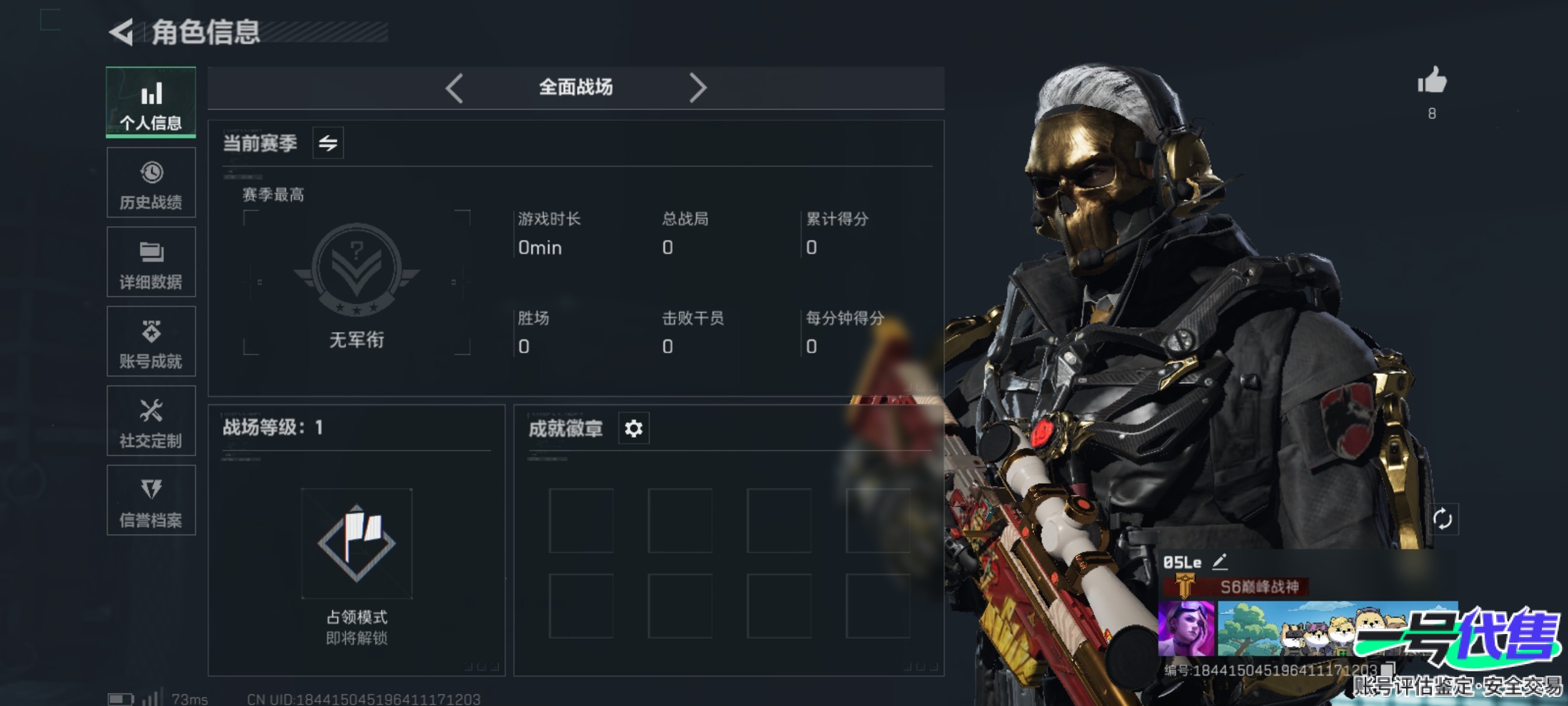Switch to the 个人信息 tab
1568x706 pixels.
151,103
